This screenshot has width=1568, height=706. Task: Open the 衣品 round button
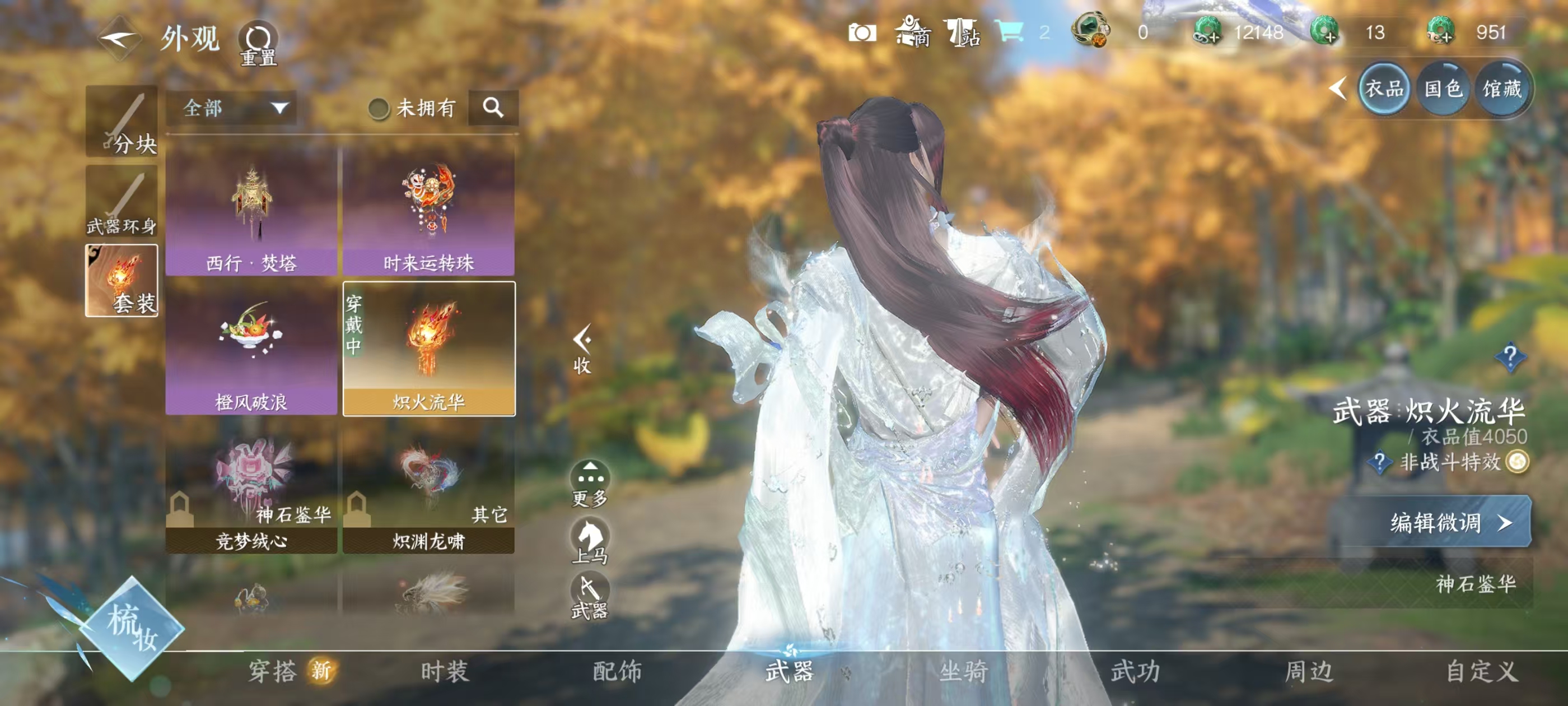(x=1383, y=89)
